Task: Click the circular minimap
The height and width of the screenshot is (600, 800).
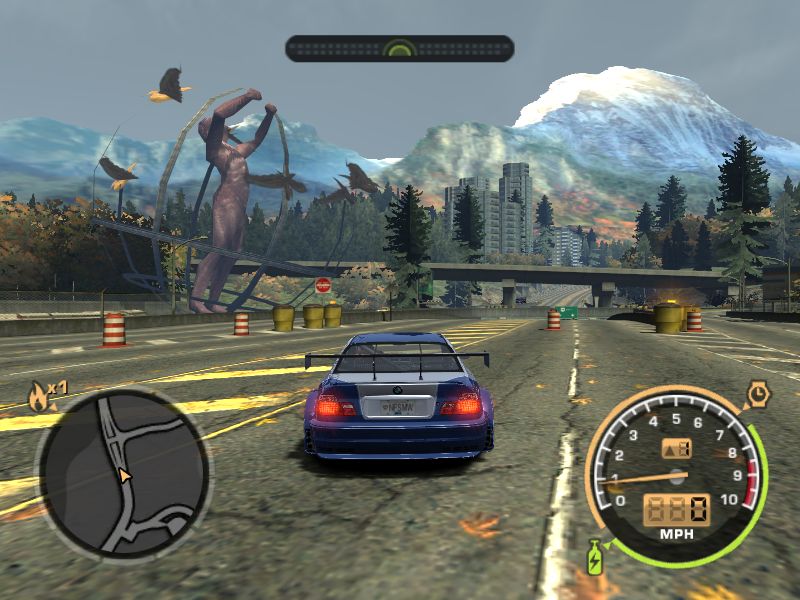Action: [123, 473]
